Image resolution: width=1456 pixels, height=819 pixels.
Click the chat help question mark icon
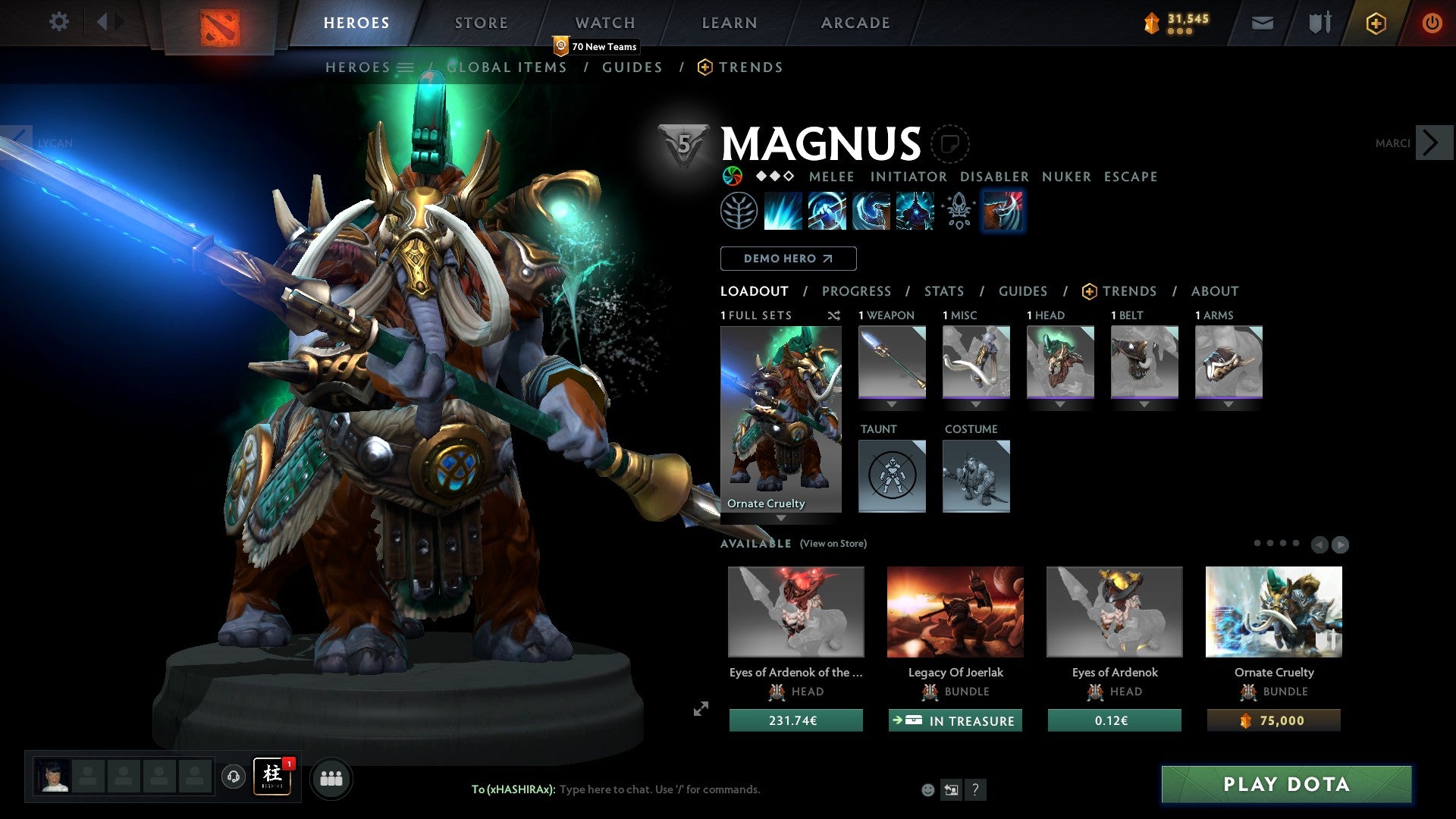pyautogui.click(x=975, y=789)
